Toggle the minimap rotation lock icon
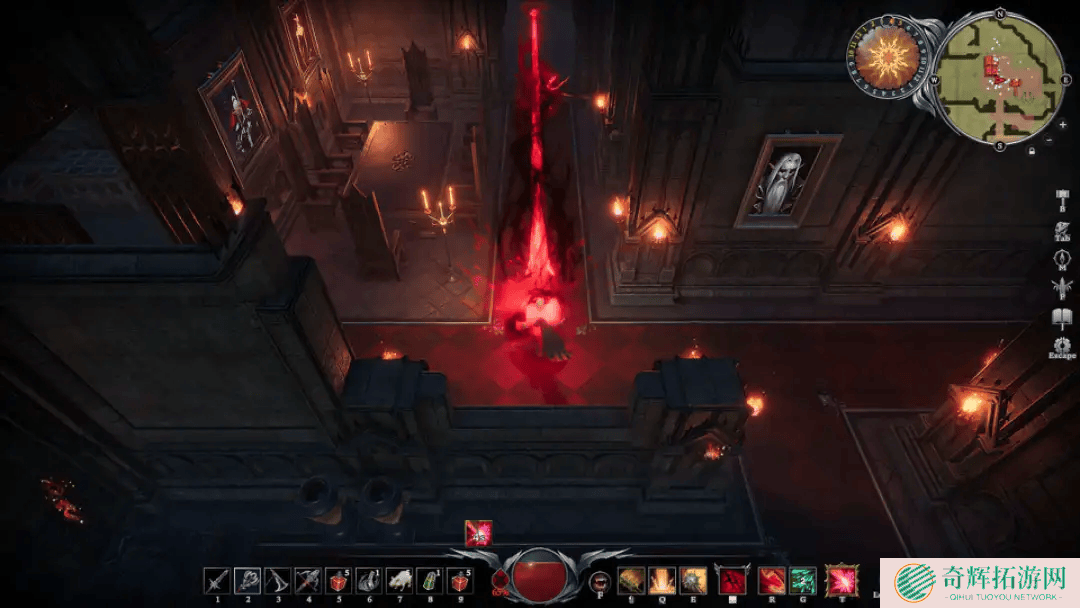The height and width of the screenshot is (608, 1080). click(1031, 150)
